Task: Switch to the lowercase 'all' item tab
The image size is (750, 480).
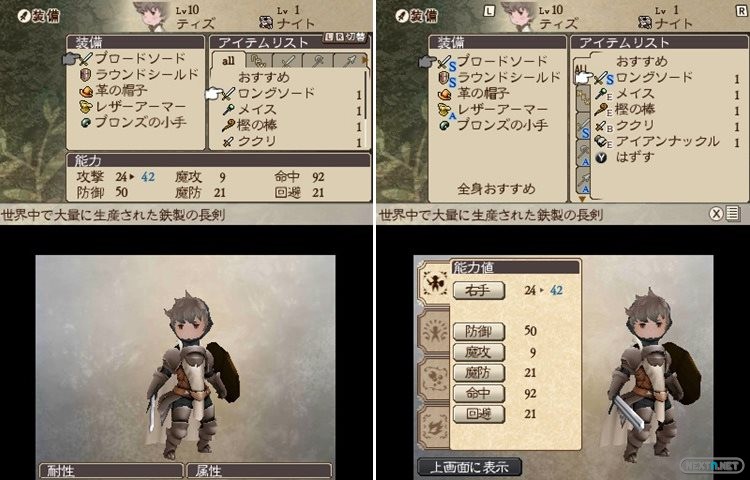Action: pyautogui.click(x=227, y=61)
